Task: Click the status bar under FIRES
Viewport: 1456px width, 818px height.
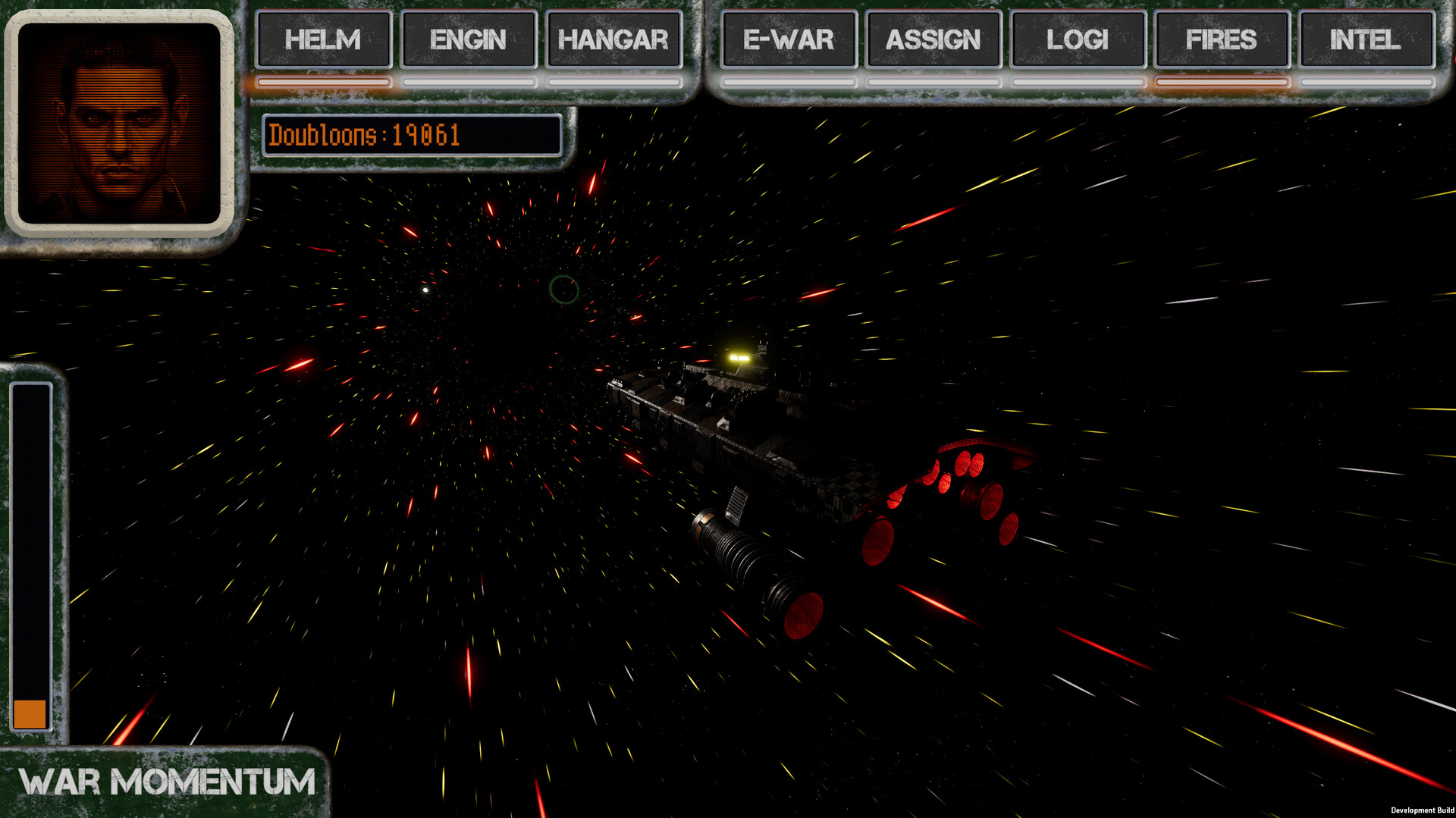Action: click(x=1222, y=81)
